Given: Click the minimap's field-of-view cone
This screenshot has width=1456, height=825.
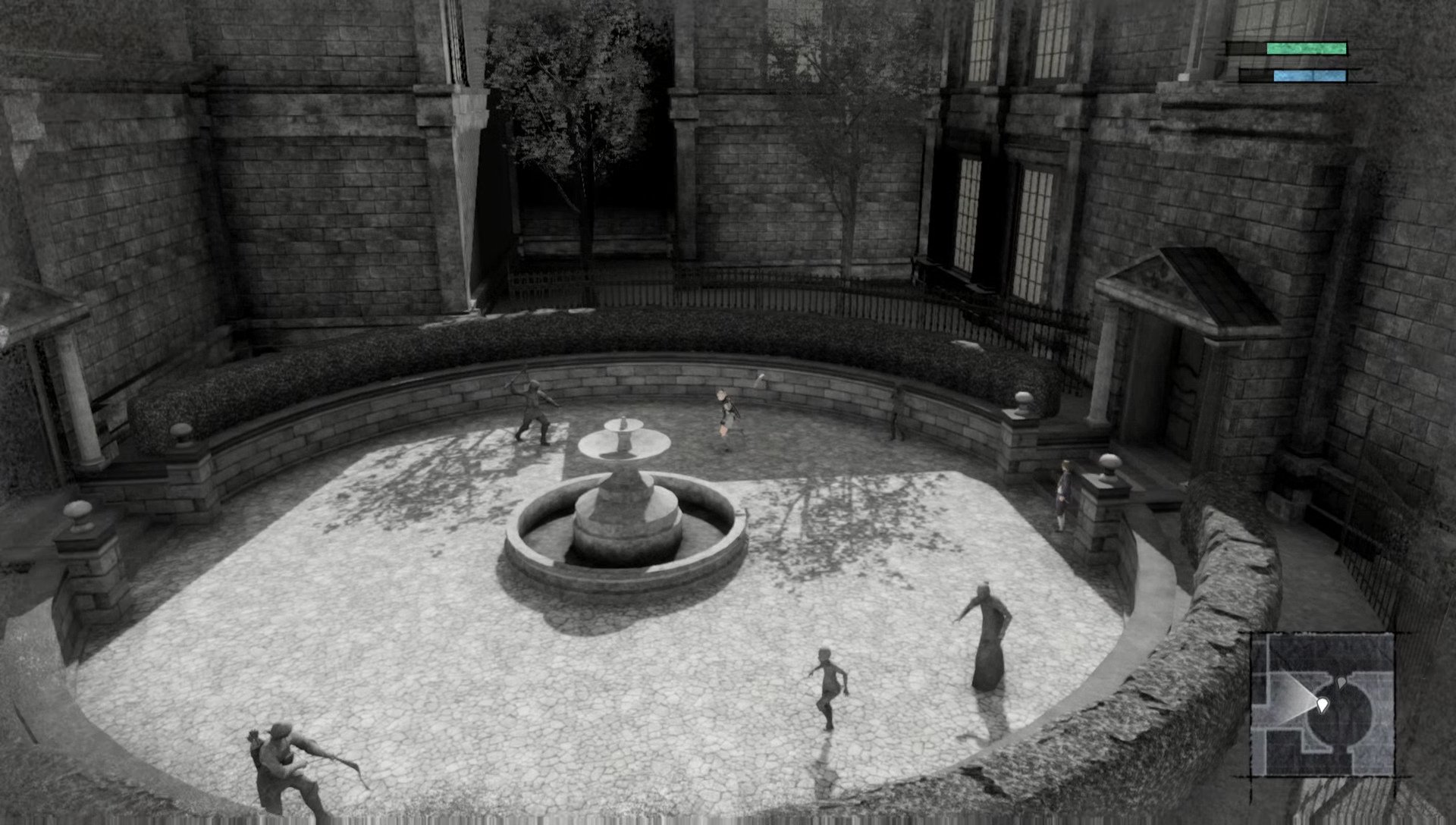Looking at the screenshot, I should pyautogui.click(x=1289, y=698).
